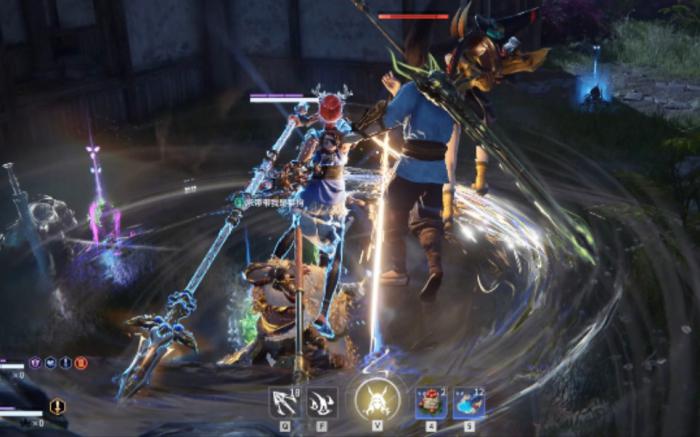Viewport: 700px width, 437px height.
Task: Use the curved blades skill icon
Action: 322,402
